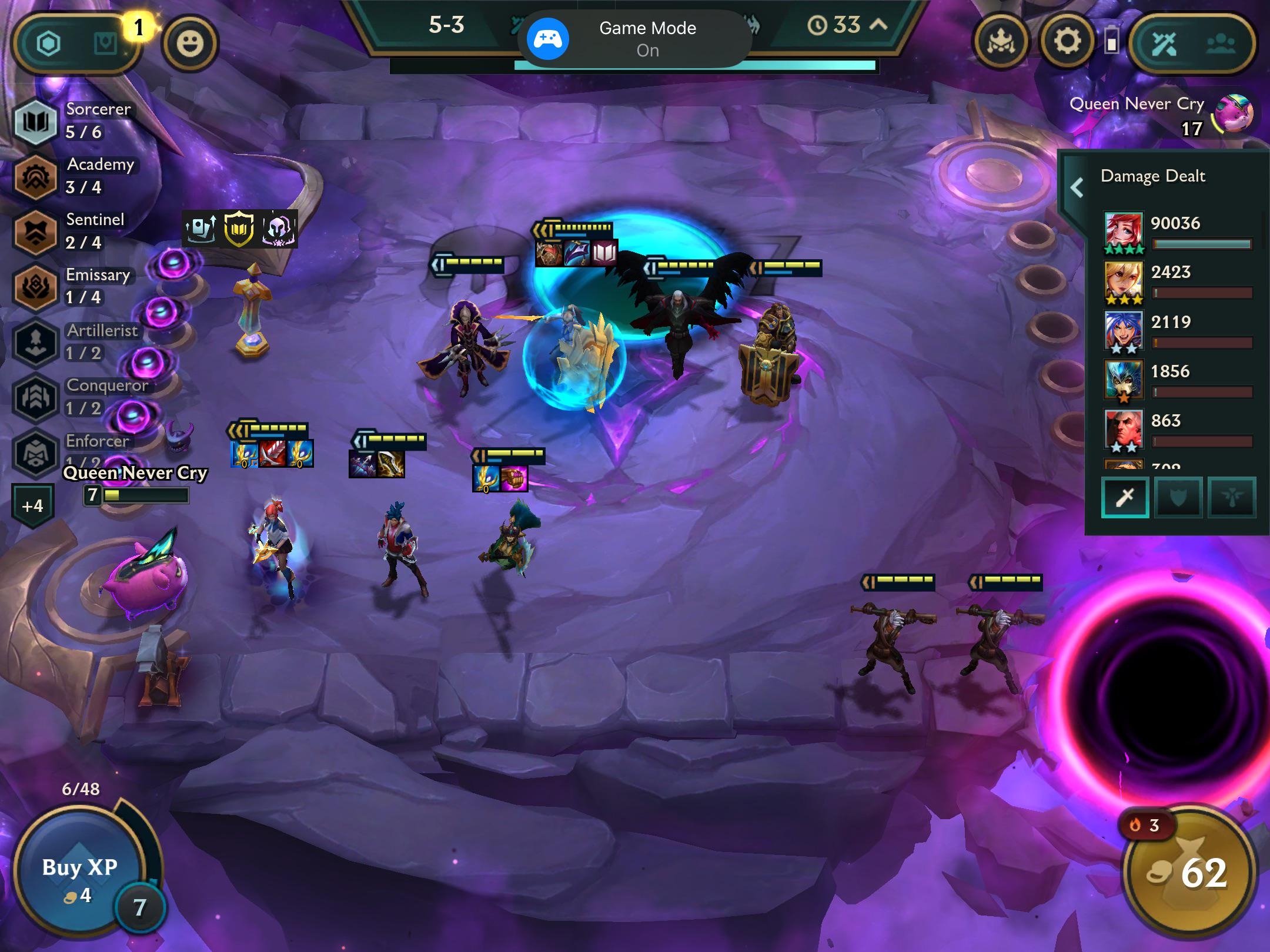Switch to the players list icon
The image size is (1270, 952).
(1221, 43)
